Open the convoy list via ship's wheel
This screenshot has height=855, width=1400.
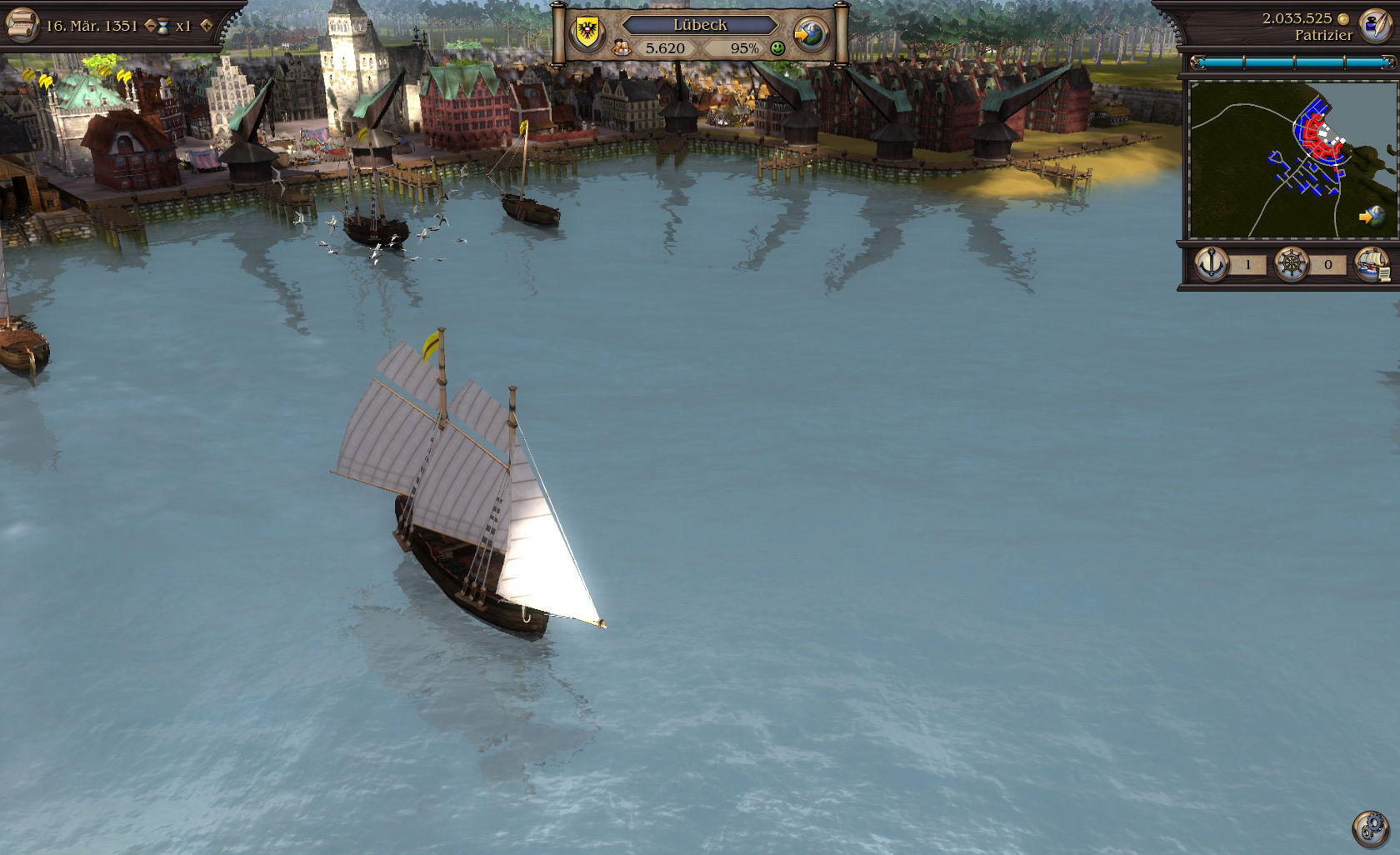click(1291, 265)
